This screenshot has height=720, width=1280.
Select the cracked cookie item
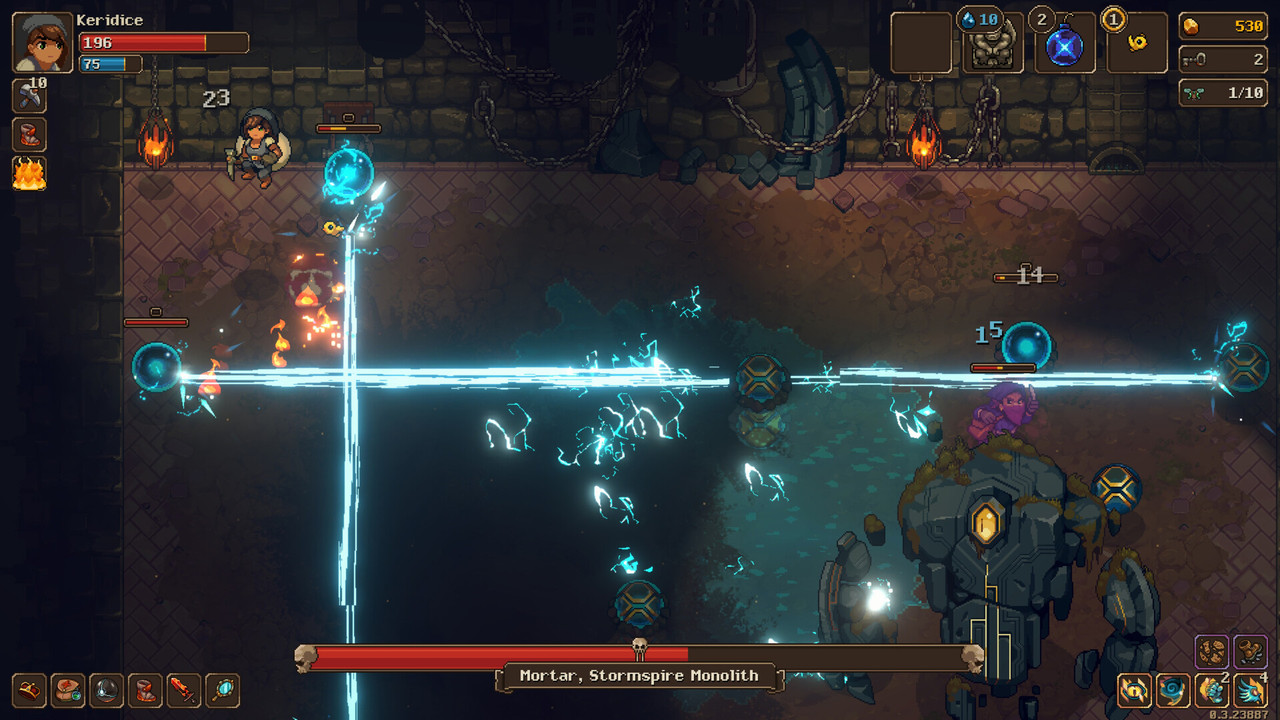tap(1212, 651)
